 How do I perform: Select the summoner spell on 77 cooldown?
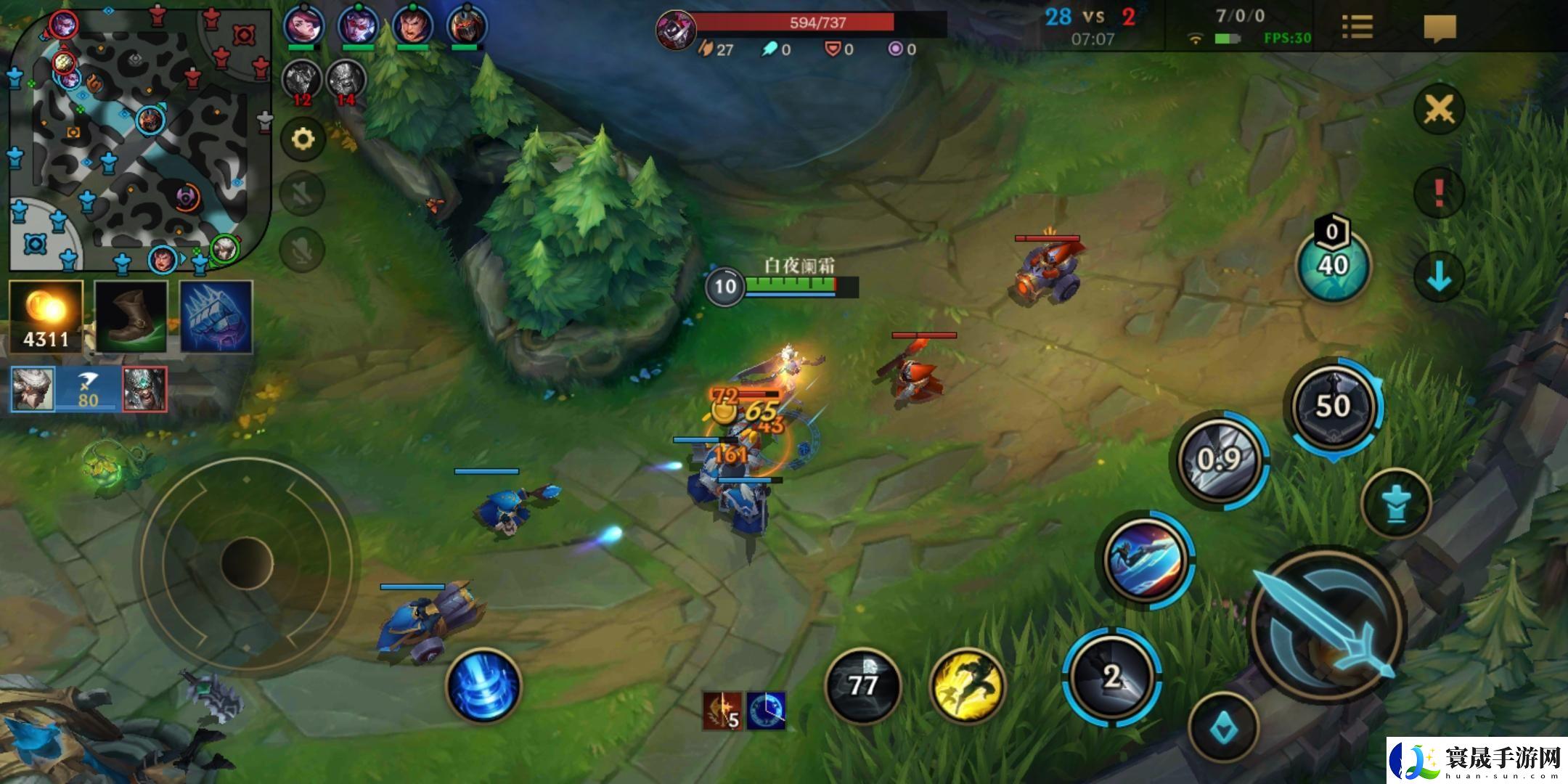click(863, 686)
